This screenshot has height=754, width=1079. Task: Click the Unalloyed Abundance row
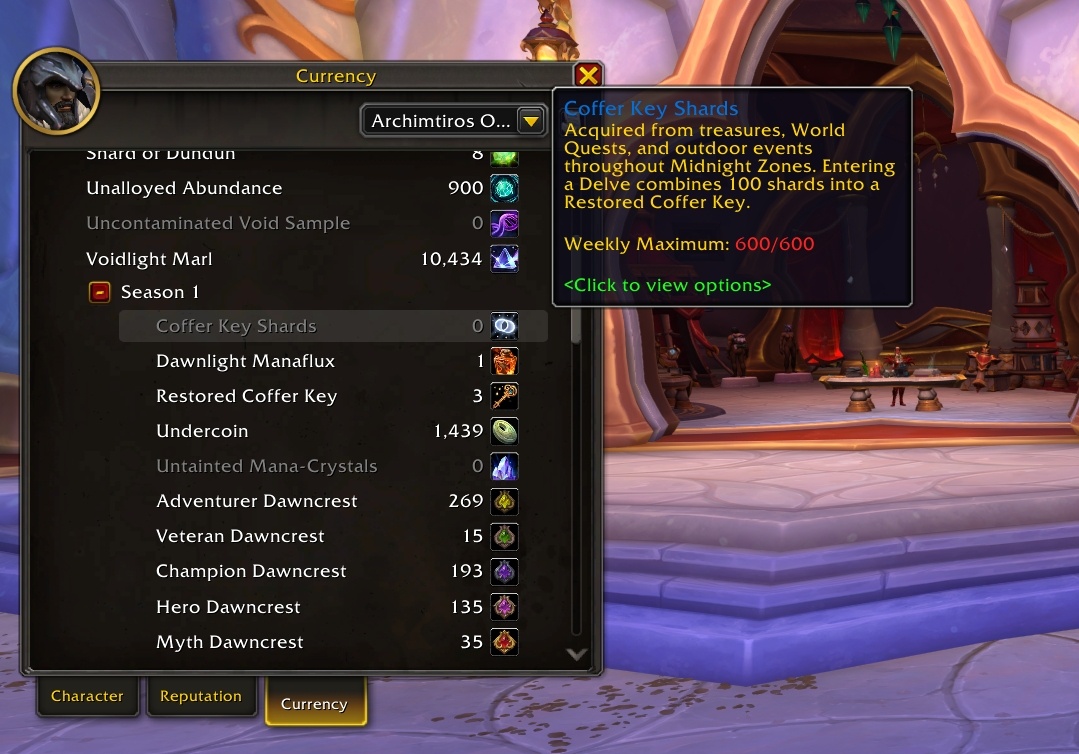coord(300,188)
